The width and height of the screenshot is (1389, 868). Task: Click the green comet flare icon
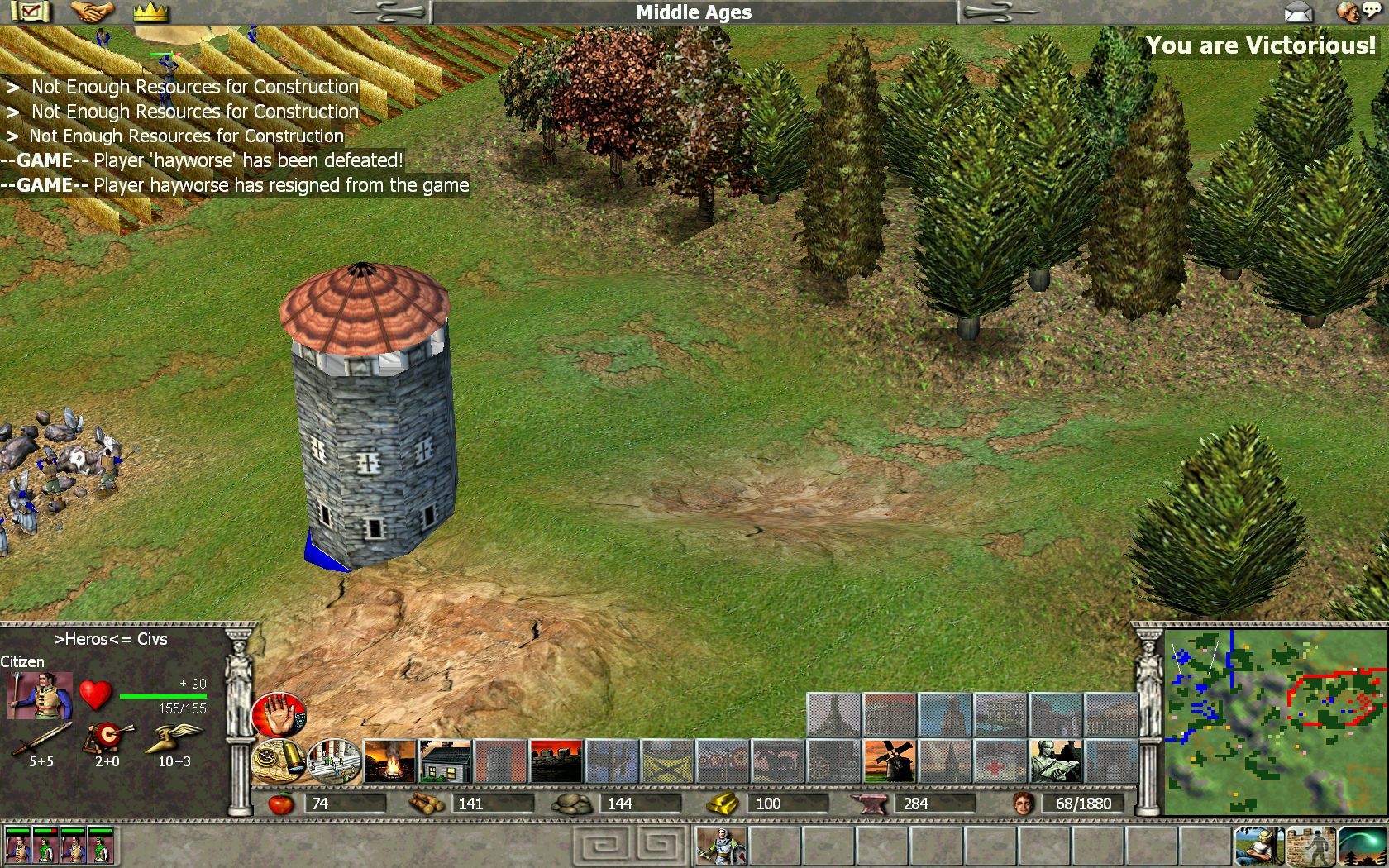click(x=1362, y=847)
